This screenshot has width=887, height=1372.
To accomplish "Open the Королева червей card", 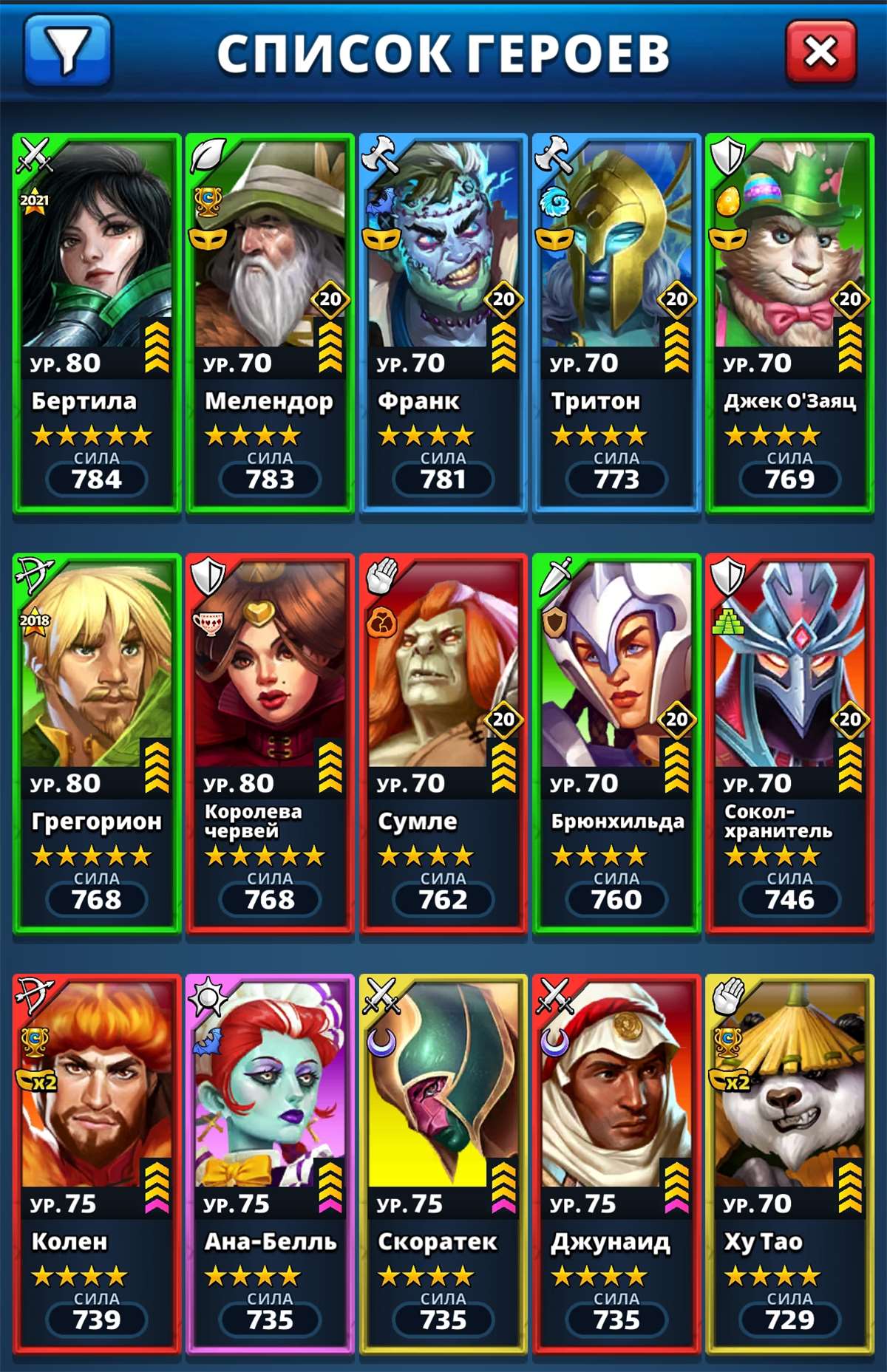I will (x=270, y=743).
